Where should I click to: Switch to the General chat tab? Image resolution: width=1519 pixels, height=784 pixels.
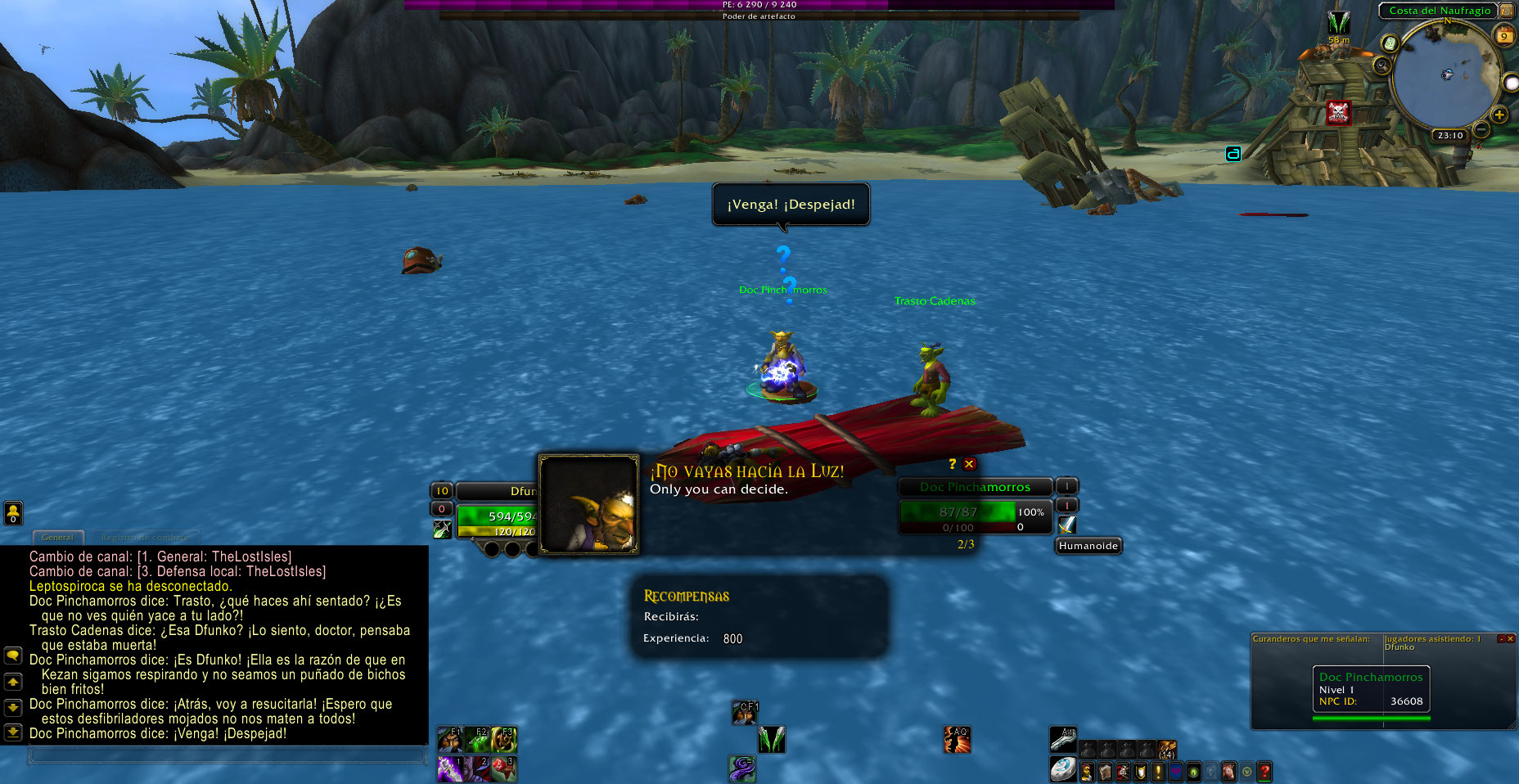click(x=57, y=538)
